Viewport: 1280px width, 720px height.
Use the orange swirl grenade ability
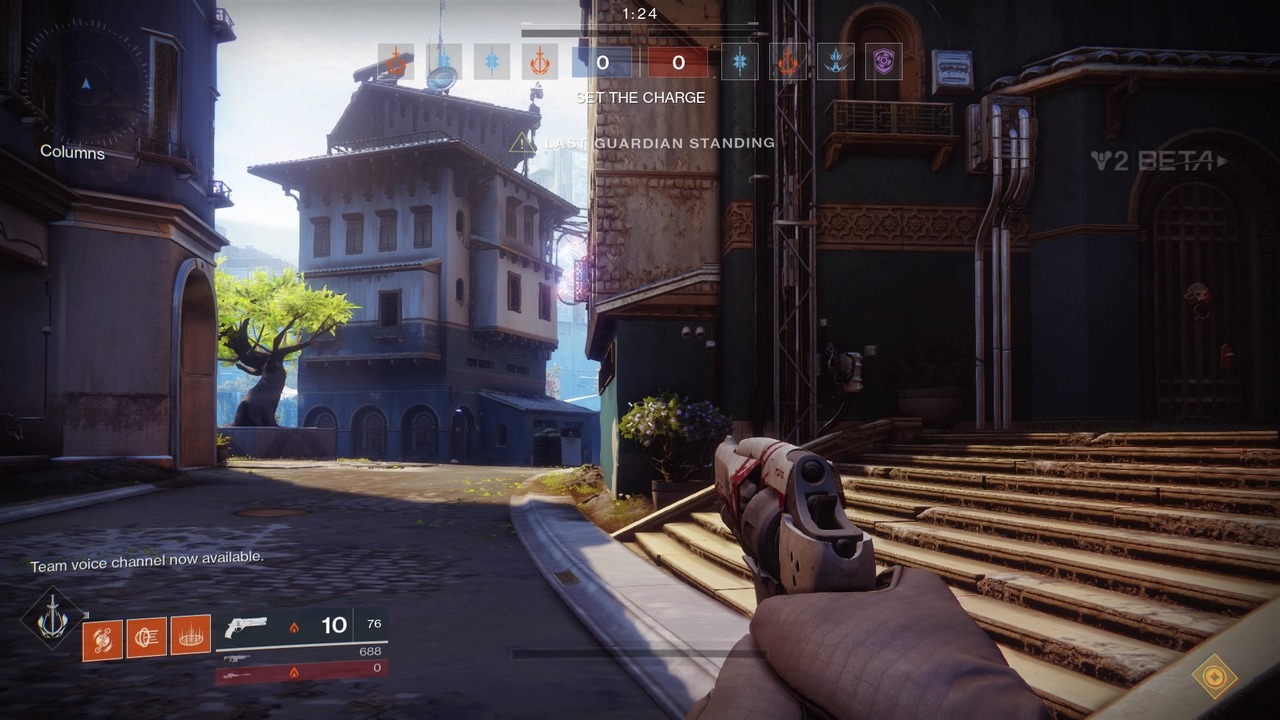102,639
